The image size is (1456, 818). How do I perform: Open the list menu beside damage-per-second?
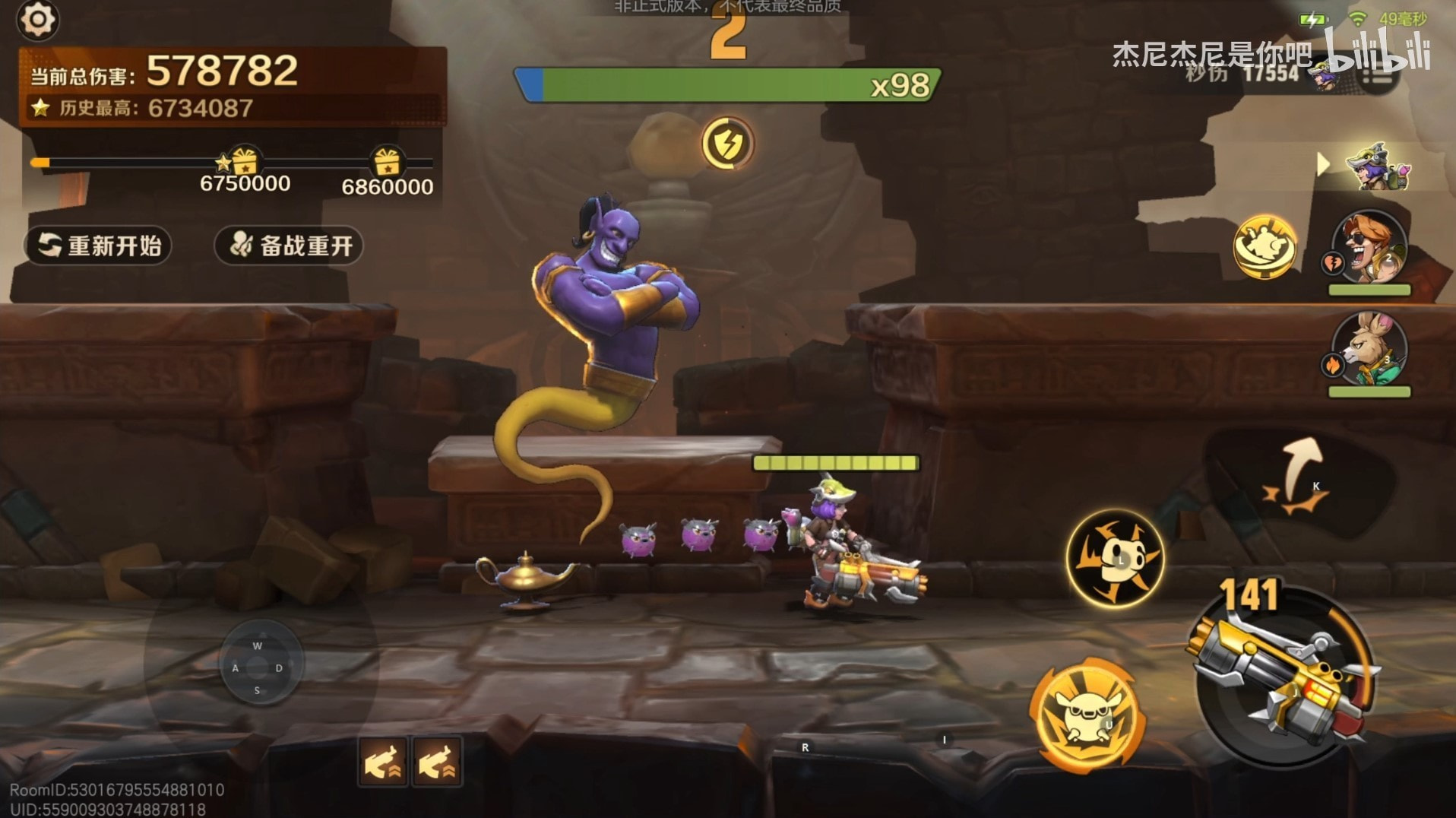pyautogui.click(x=1377, y=75)
